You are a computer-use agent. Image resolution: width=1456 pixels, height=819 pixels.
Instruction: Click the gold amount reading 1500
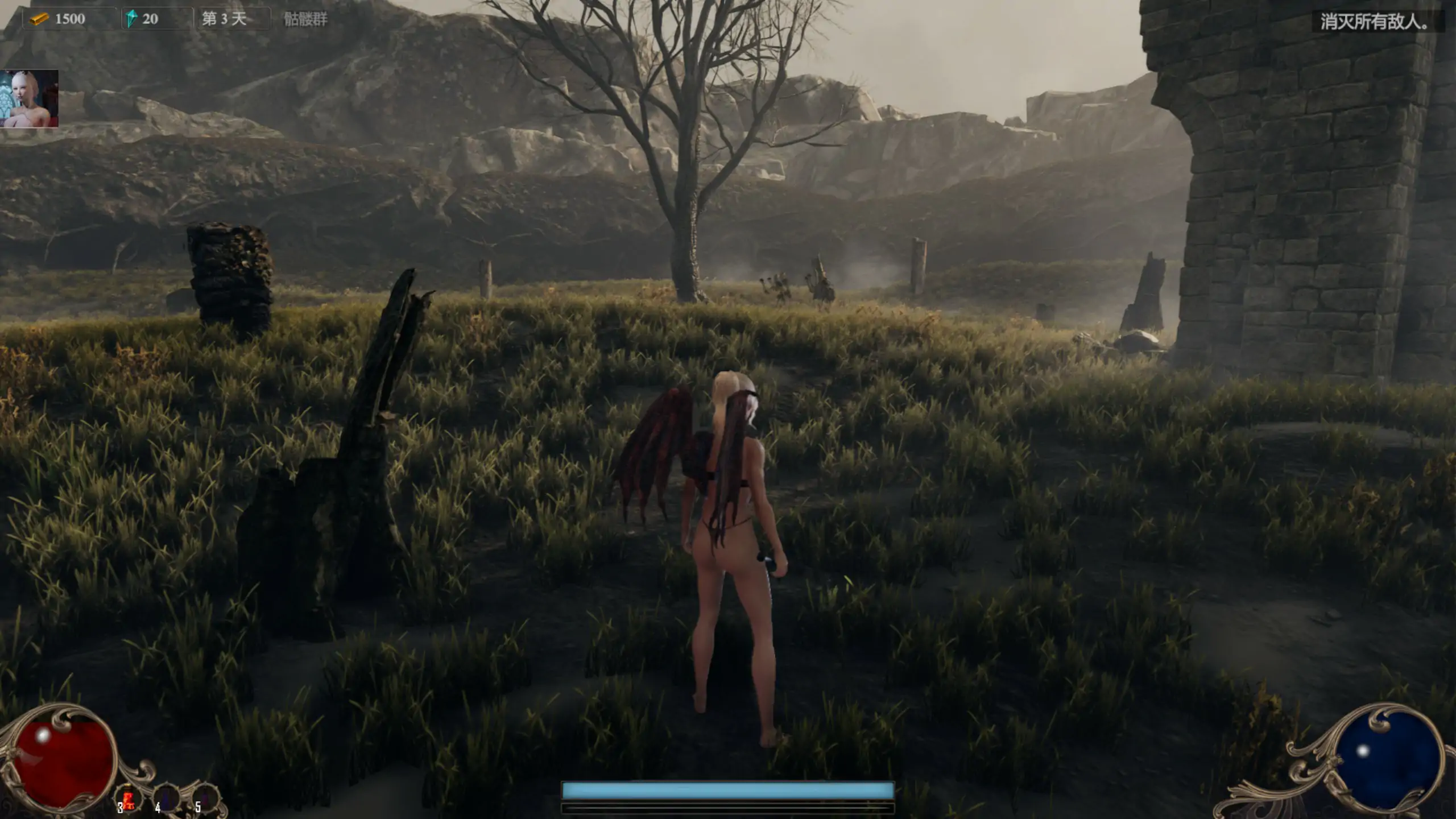coord(70,19)
